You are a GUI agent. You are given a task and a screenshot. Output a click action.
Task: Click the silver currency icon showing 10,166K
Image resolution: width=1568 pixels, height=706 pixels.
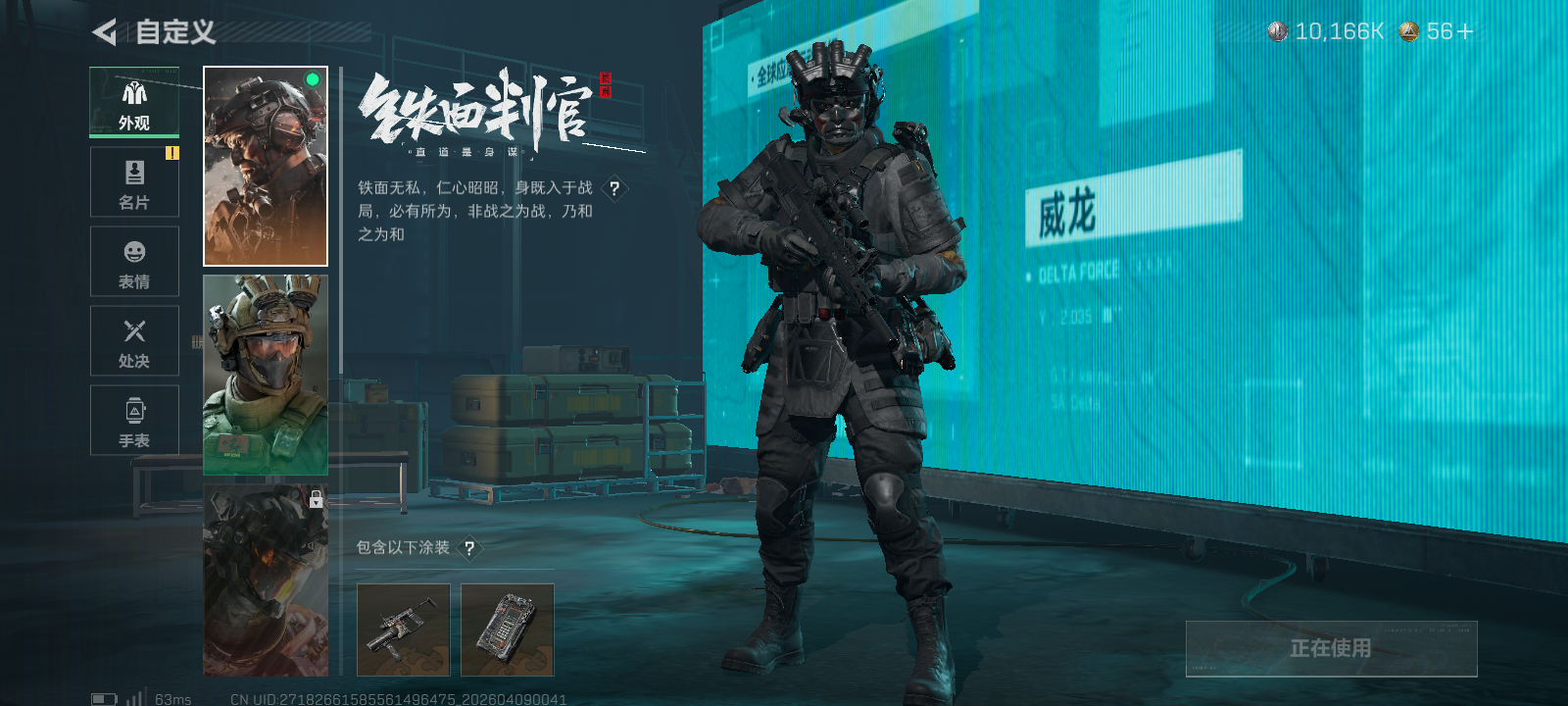click(1277, 30)
